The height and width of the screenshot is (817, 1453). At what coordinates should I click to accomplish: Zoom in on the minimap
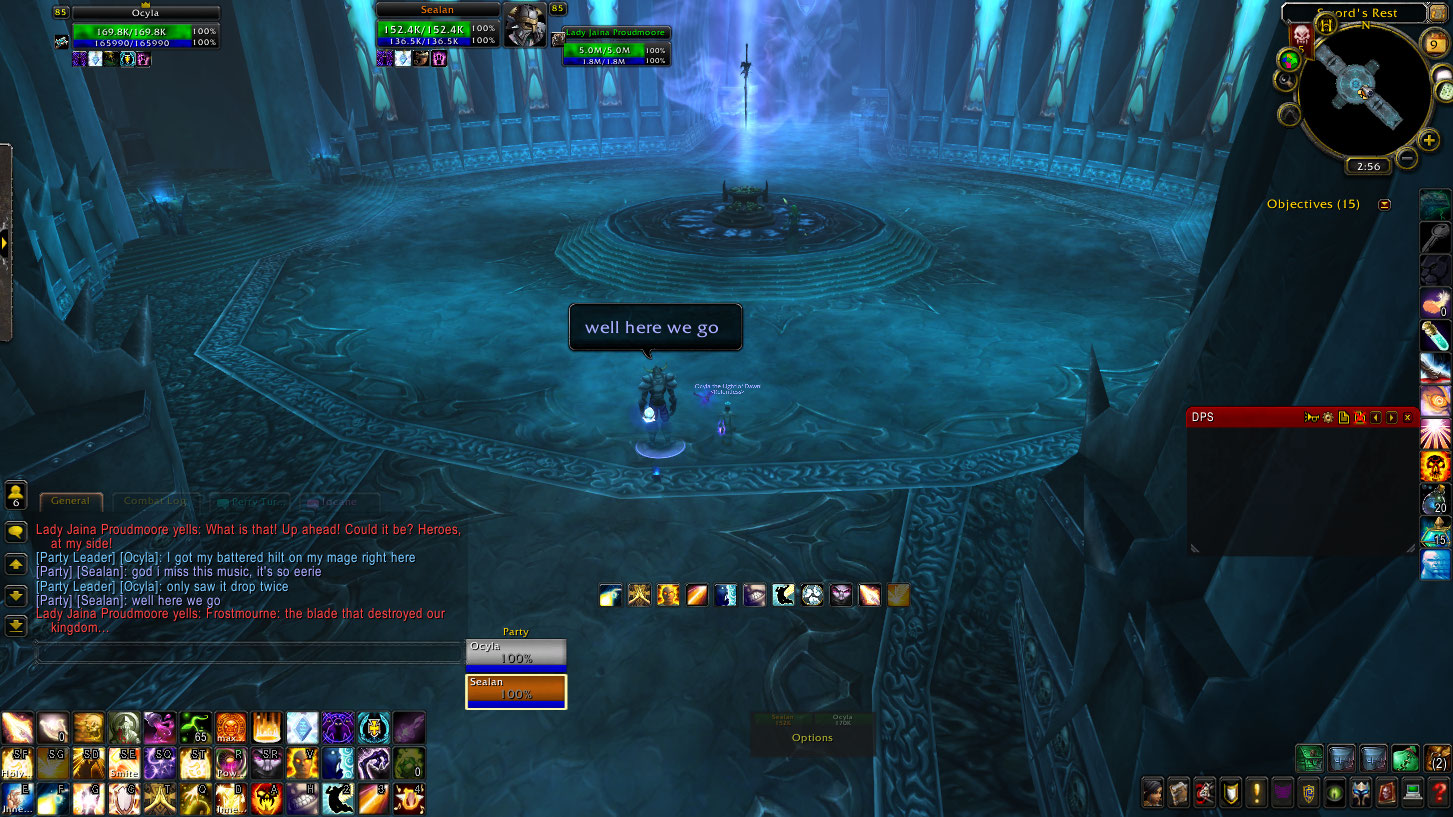1429,140
